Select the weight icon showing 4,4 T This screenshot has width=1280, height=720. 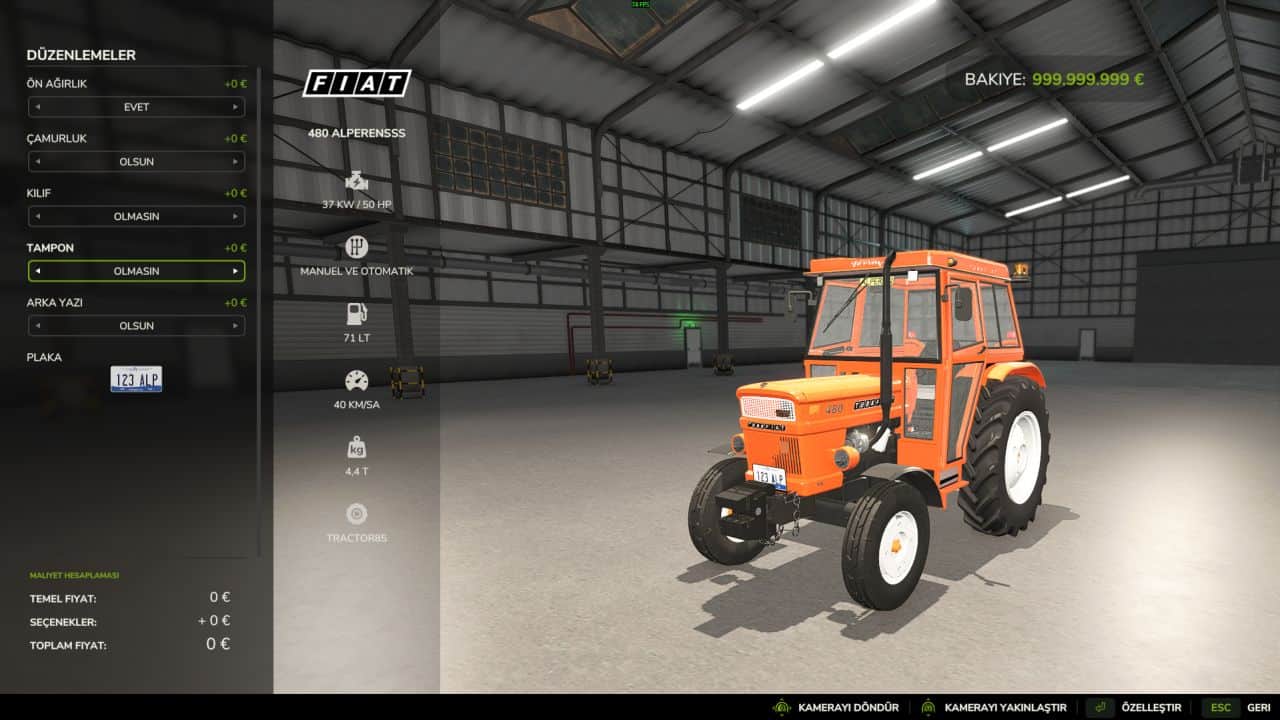coord(357,448)
